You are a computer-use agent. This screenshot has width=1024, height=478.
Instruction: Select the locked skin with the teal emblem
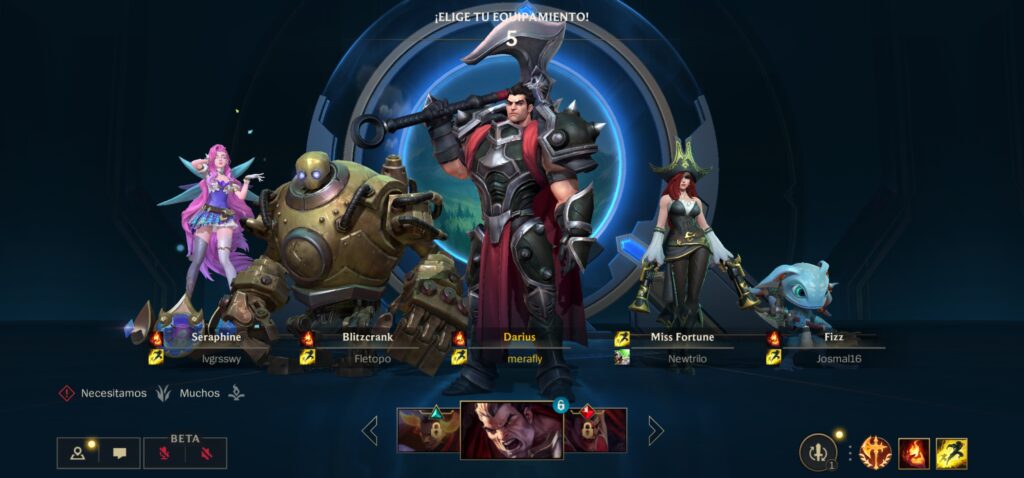428,431
